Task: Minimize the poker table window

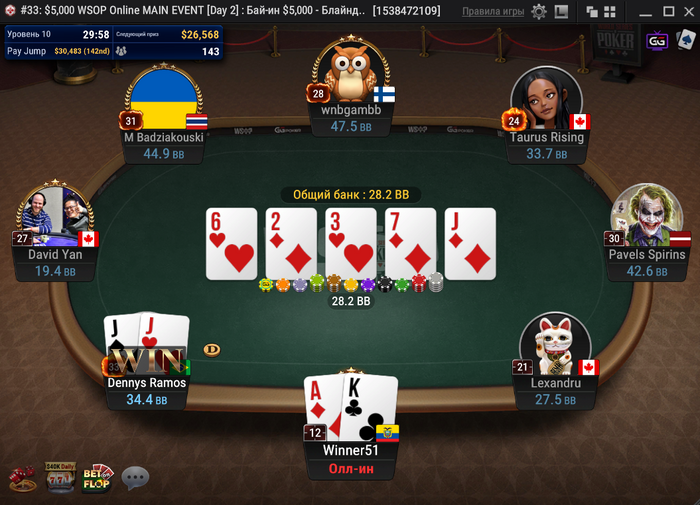Action: pyautogui.click(x=644, y=11)
